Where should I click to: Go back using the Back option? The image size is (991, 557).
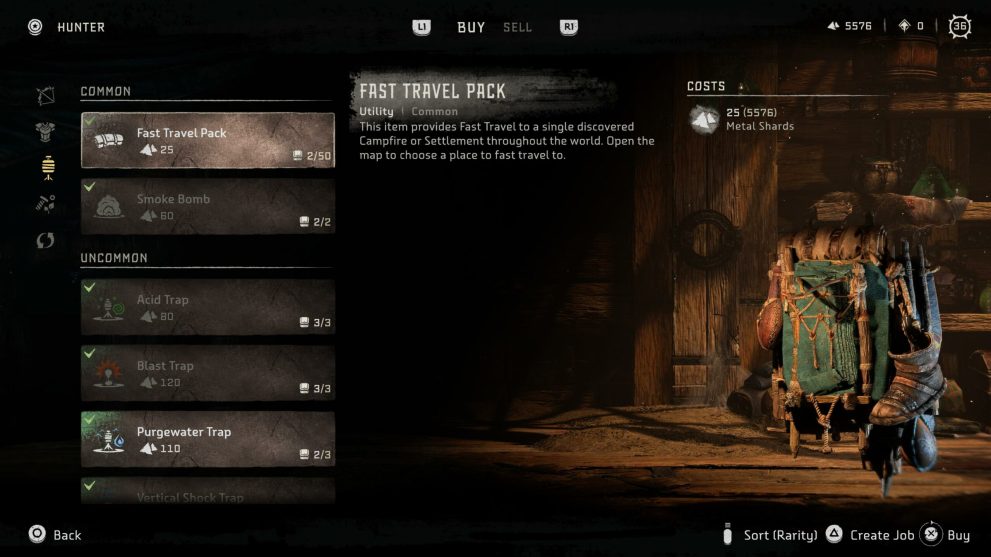(x=55, y=535)
